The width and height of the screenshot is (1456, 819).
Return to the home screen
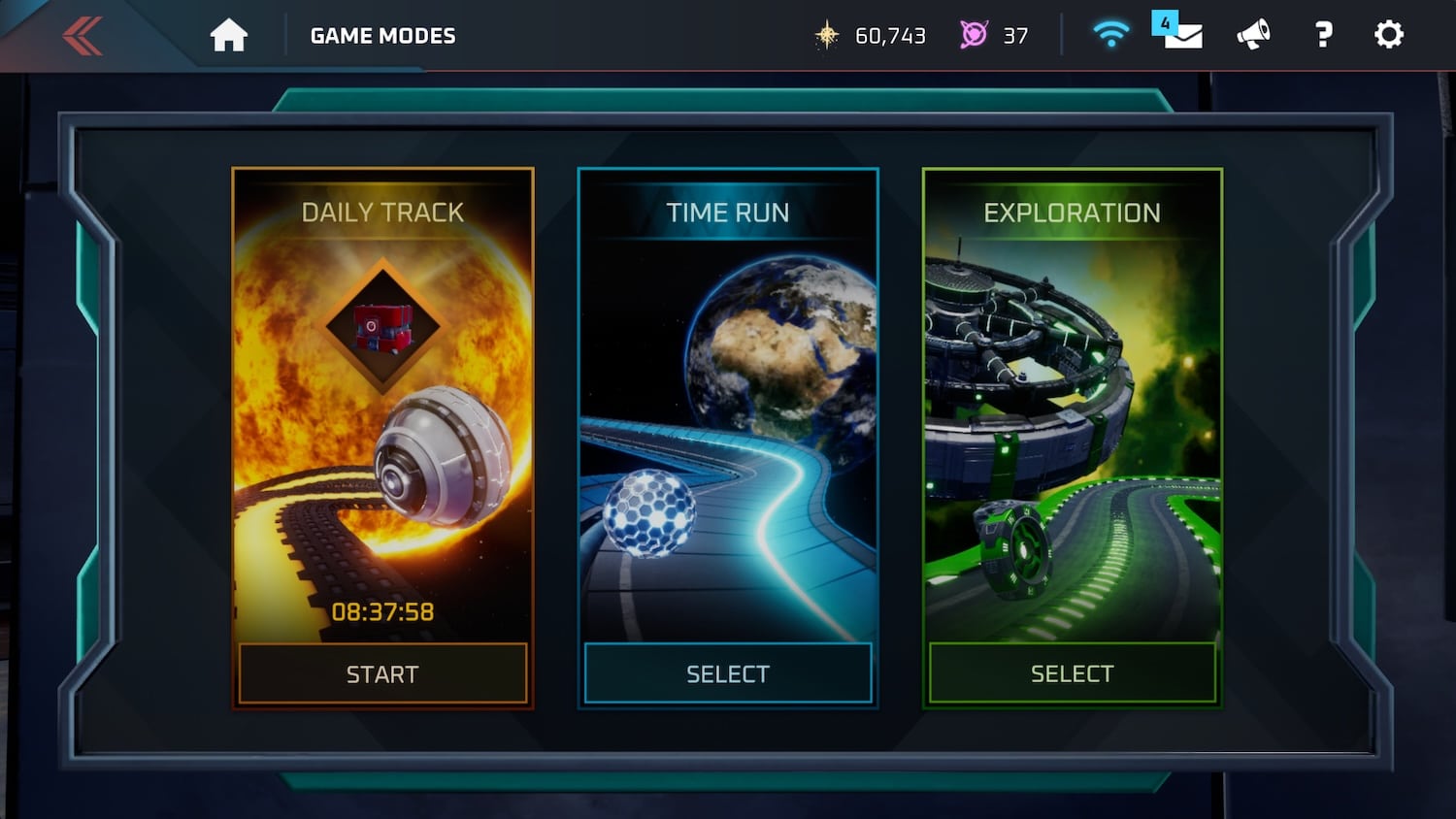click(x=229, y=36)
